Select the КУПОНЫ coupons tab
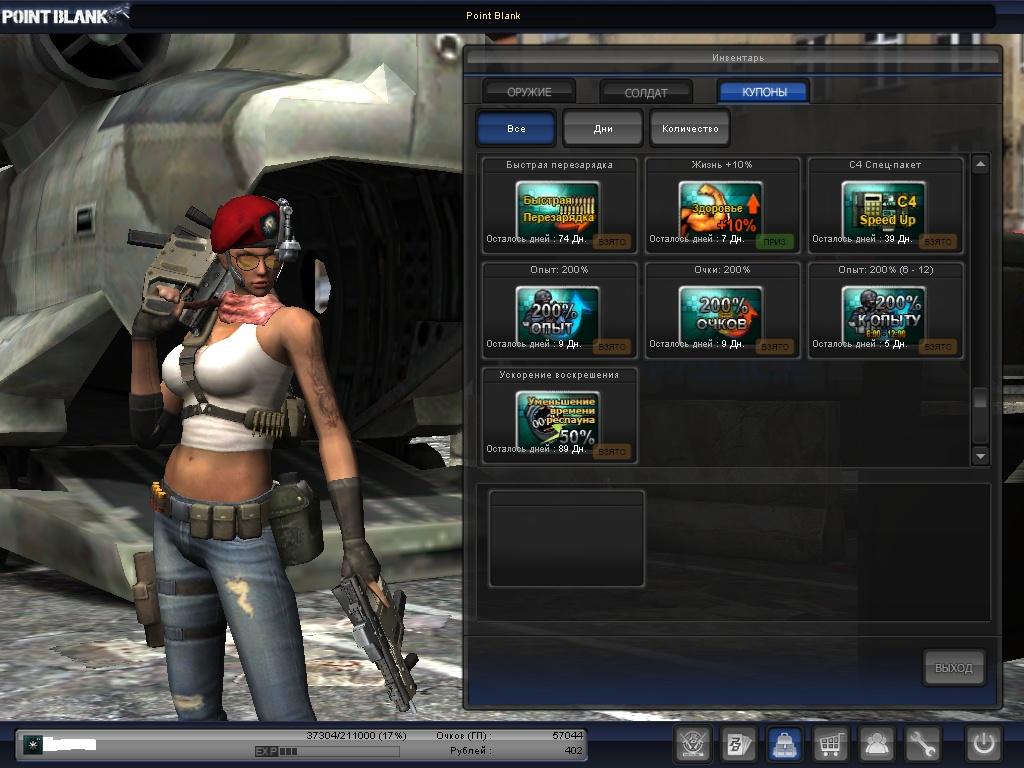 click(764, 92)
